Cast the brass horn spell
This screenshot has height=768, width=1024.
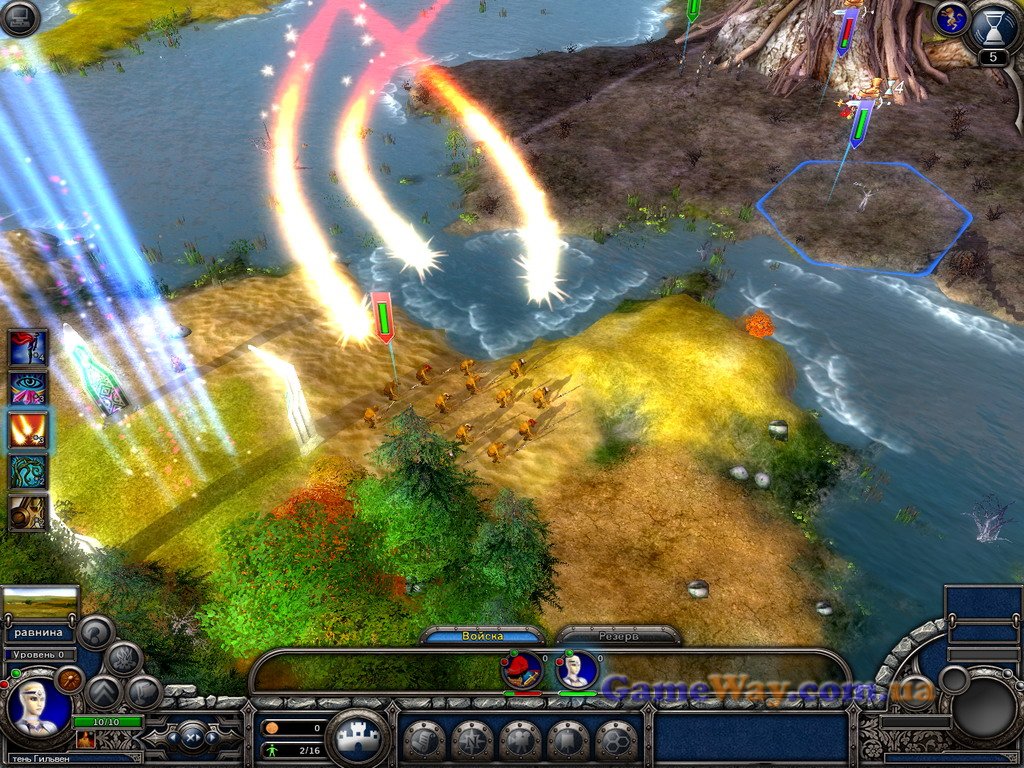pyautogui.click(x=28, y=512)
